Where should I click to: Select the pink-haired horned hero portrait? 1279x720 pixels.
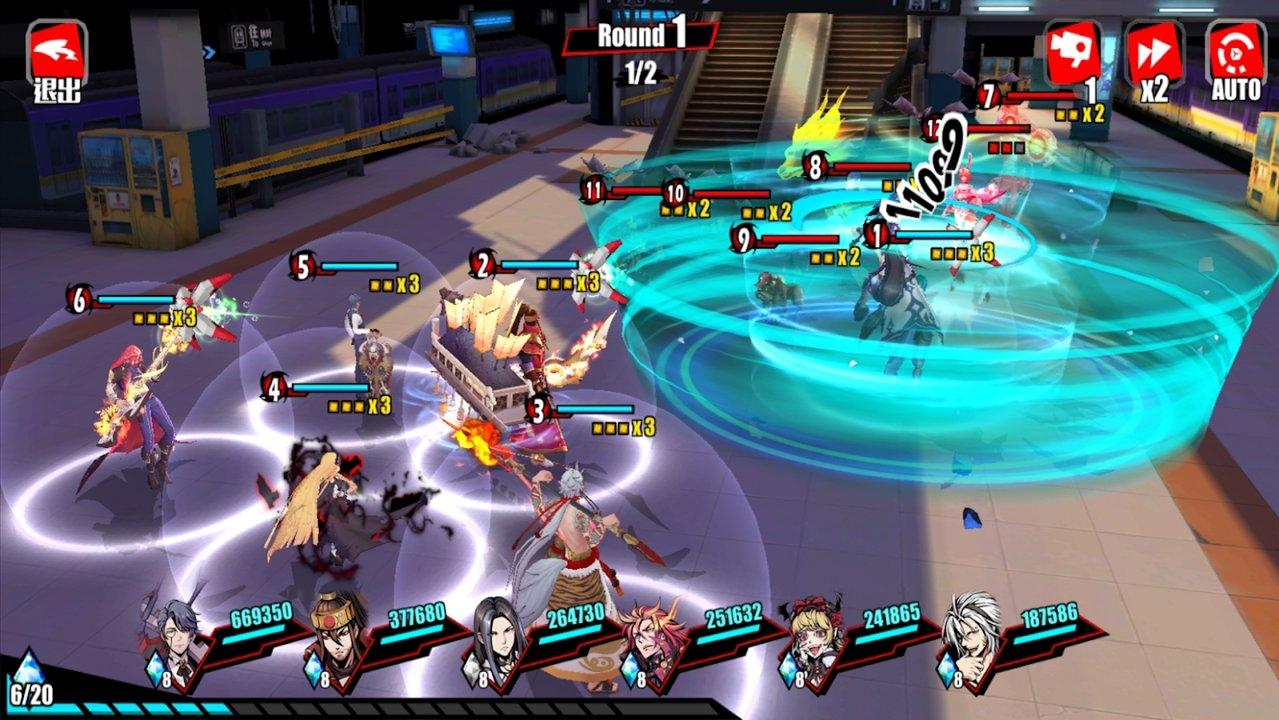pyautogui.click(x=654, y=638)
